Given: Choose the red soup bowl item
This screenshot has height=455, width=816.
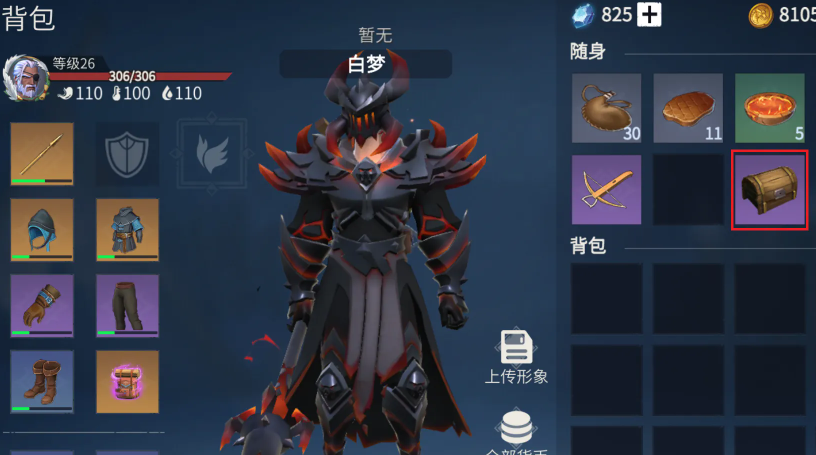Looking at the screenshot, I should click(770, 108).
